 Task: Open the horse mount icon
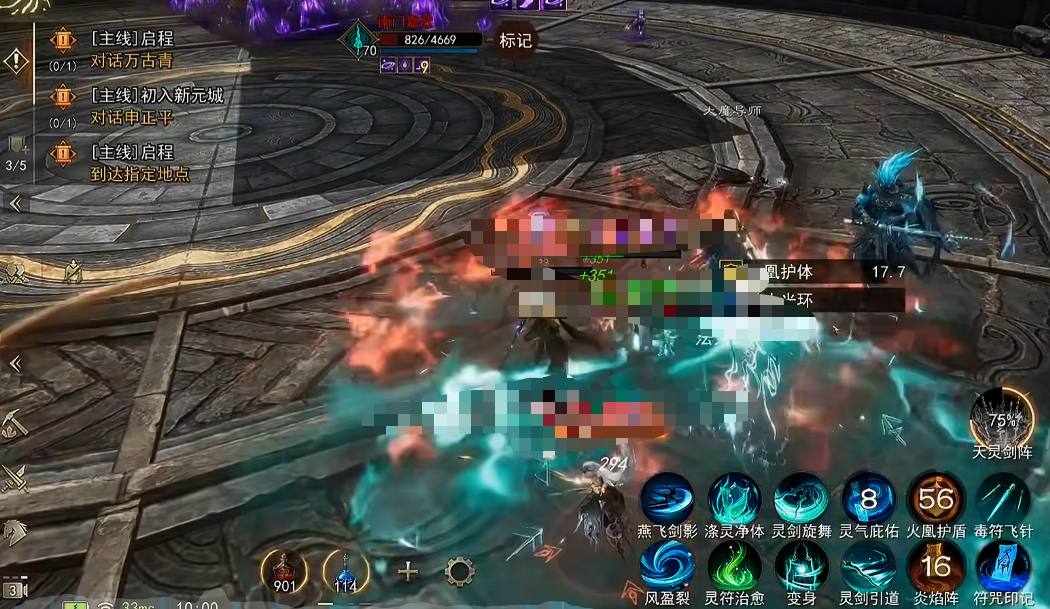coord(16,531)
